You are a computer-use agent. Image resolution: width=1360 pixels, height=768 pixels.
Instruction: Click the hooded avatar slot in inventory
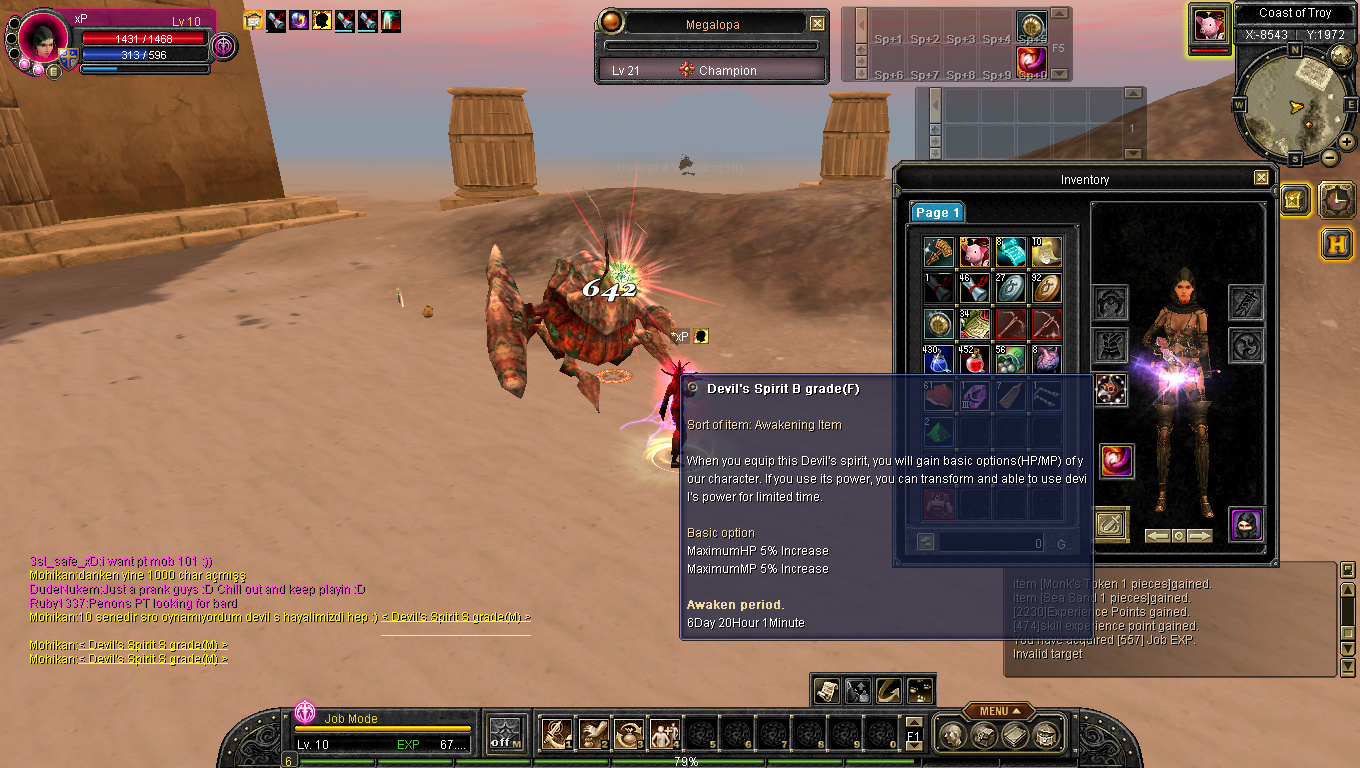pos(1246,524)
